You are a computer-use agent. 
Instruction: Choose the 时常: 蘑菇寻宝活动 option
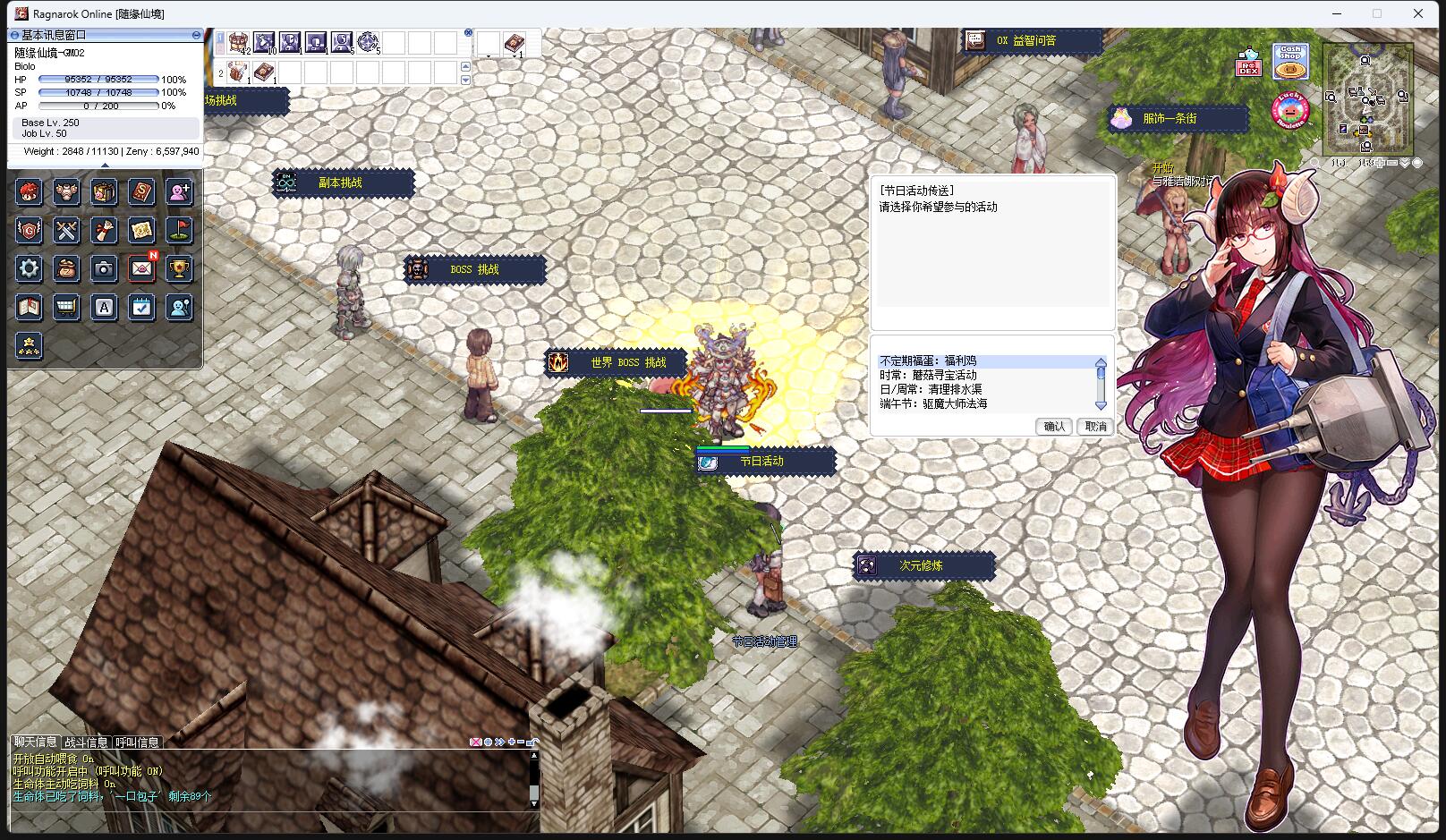coord(928,376)
